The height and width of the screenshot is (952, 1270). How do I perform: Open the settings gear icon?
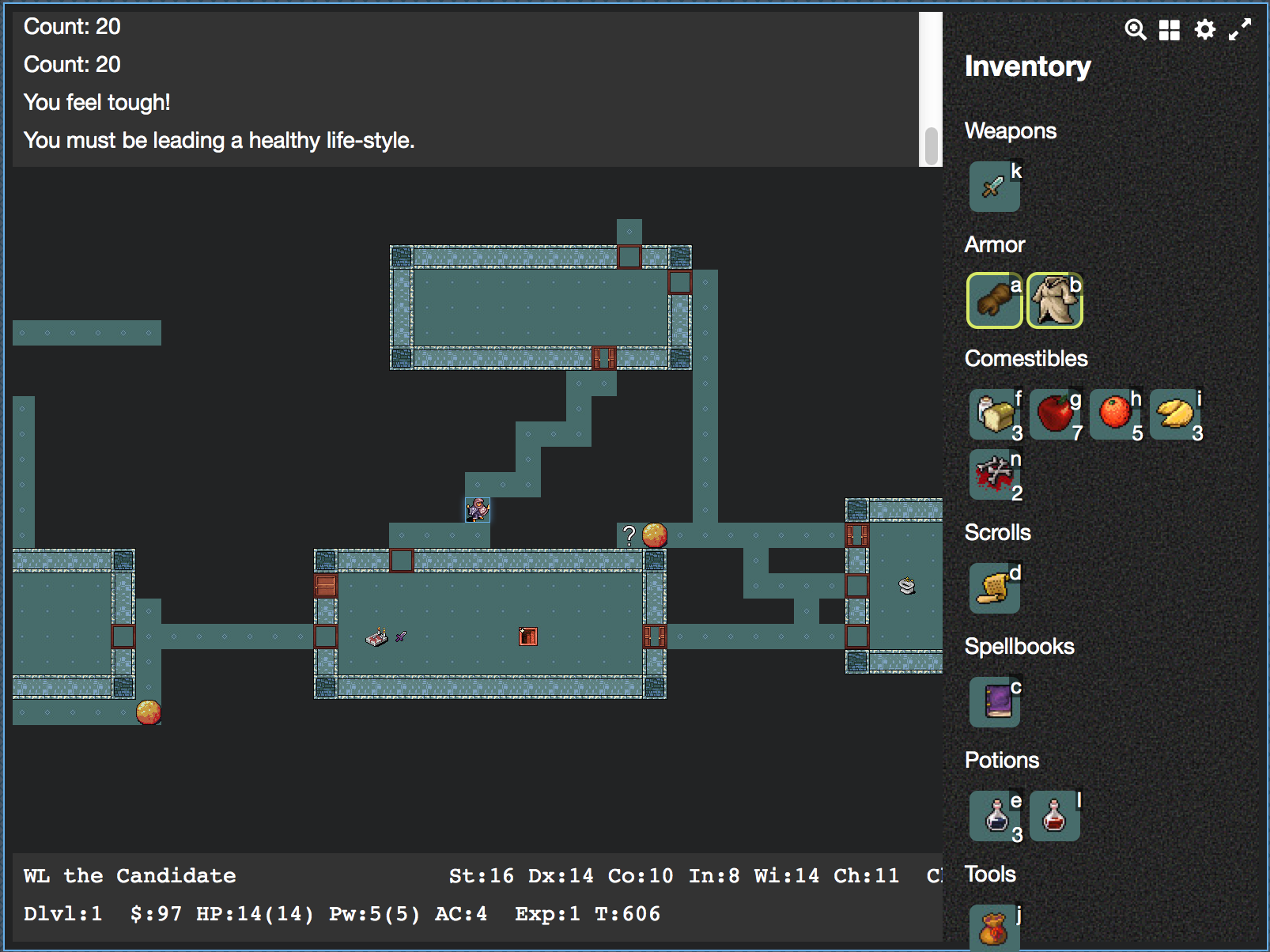[x=1204, y=30]
